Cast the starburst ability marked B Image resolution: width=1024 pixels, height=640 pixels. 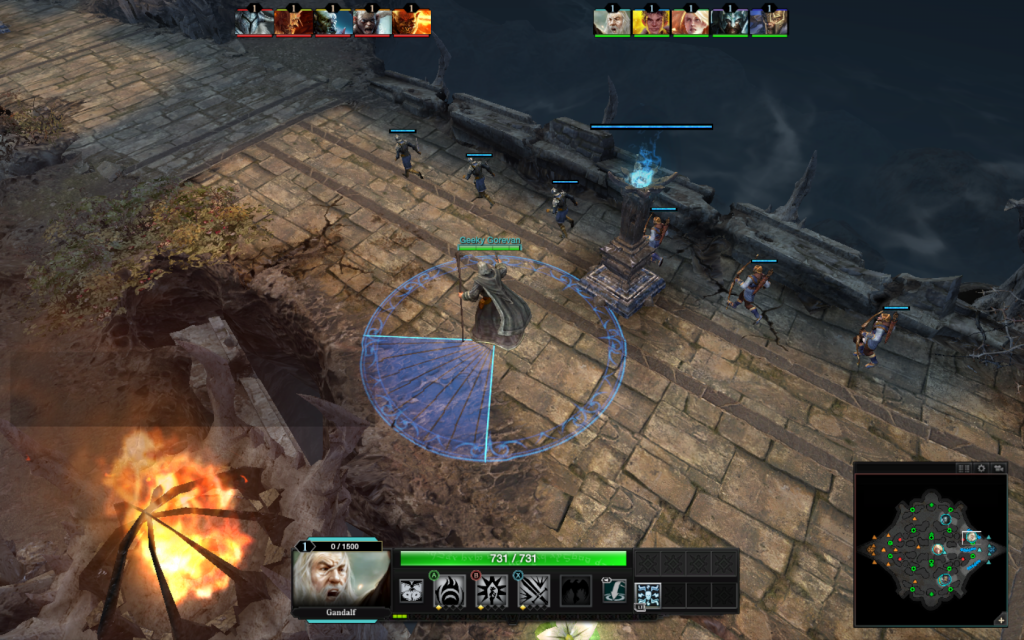point(490,591)
